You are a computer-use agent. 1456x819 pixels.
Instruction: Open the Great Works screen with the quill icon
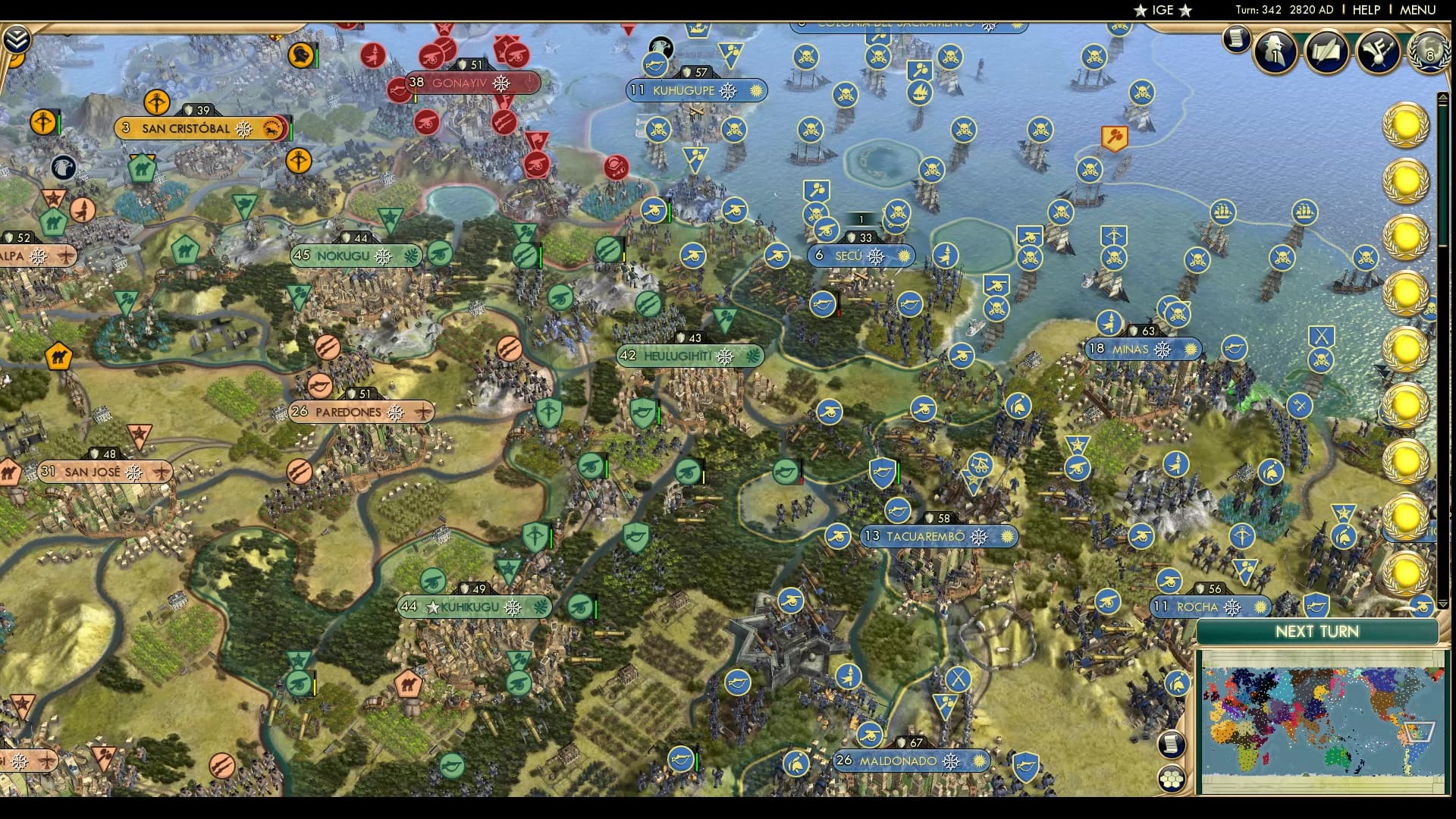pos(1326,52)
